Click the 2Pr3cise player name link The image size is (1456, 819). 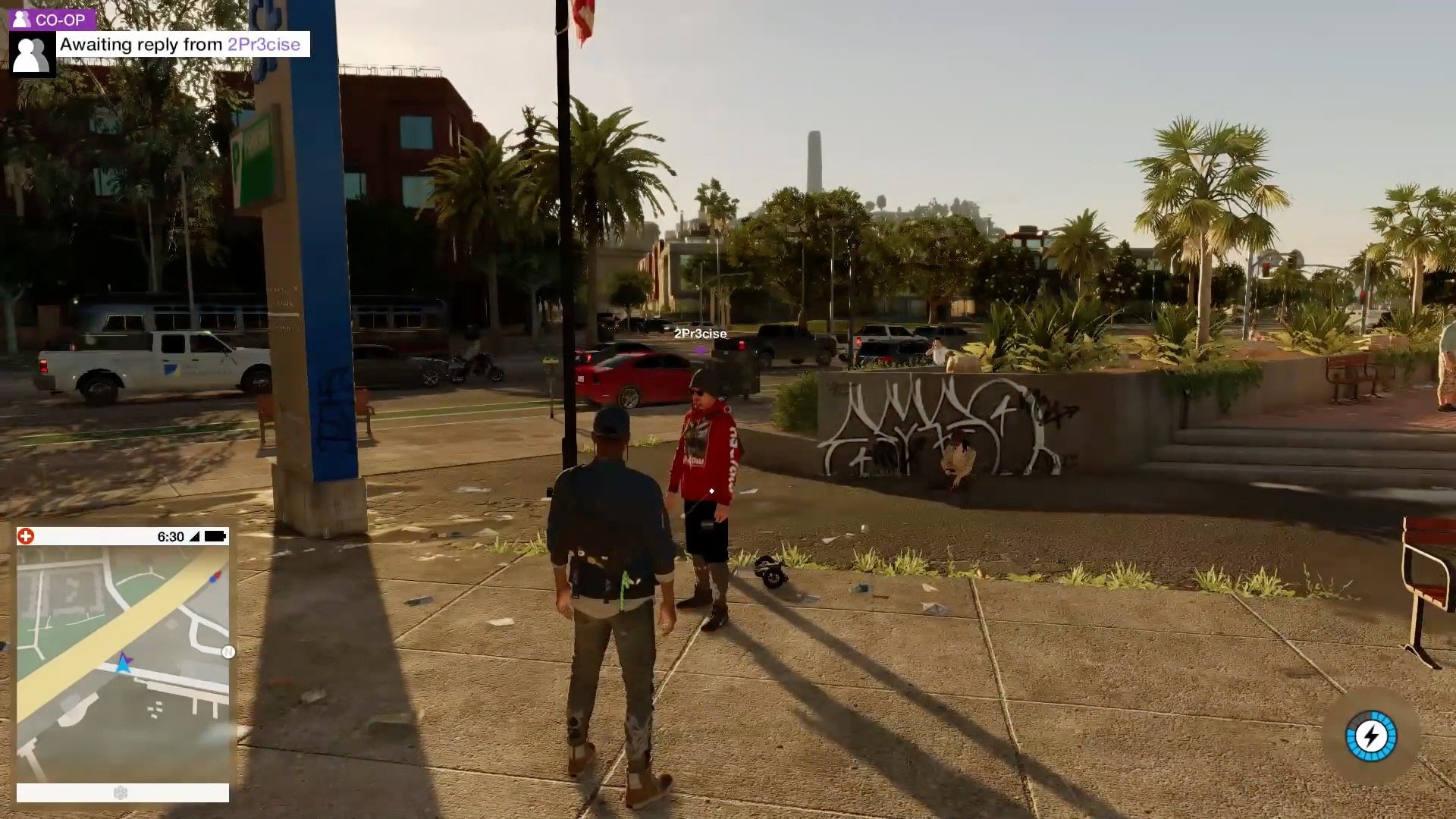tap(265, 45)
